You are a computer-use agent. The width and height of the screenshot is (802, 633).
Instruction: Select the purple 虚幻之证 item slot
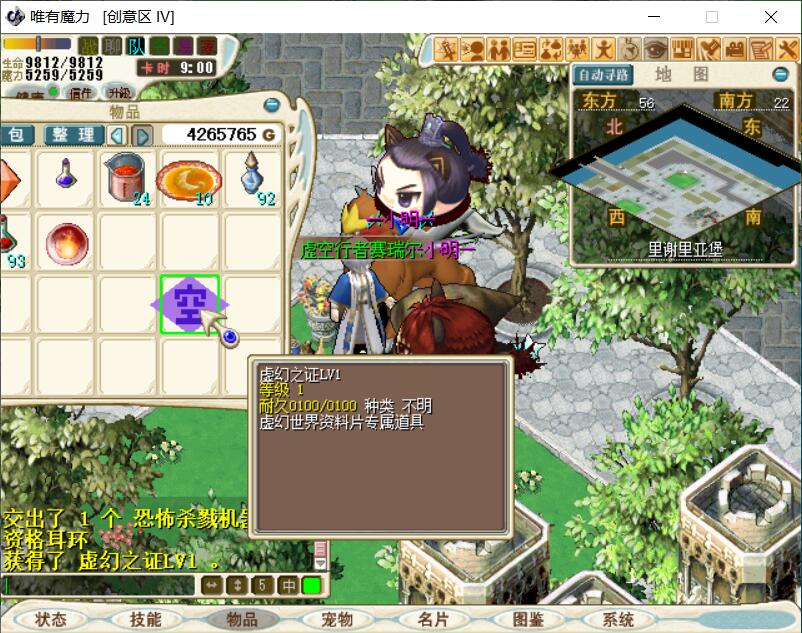click(189, 303)
